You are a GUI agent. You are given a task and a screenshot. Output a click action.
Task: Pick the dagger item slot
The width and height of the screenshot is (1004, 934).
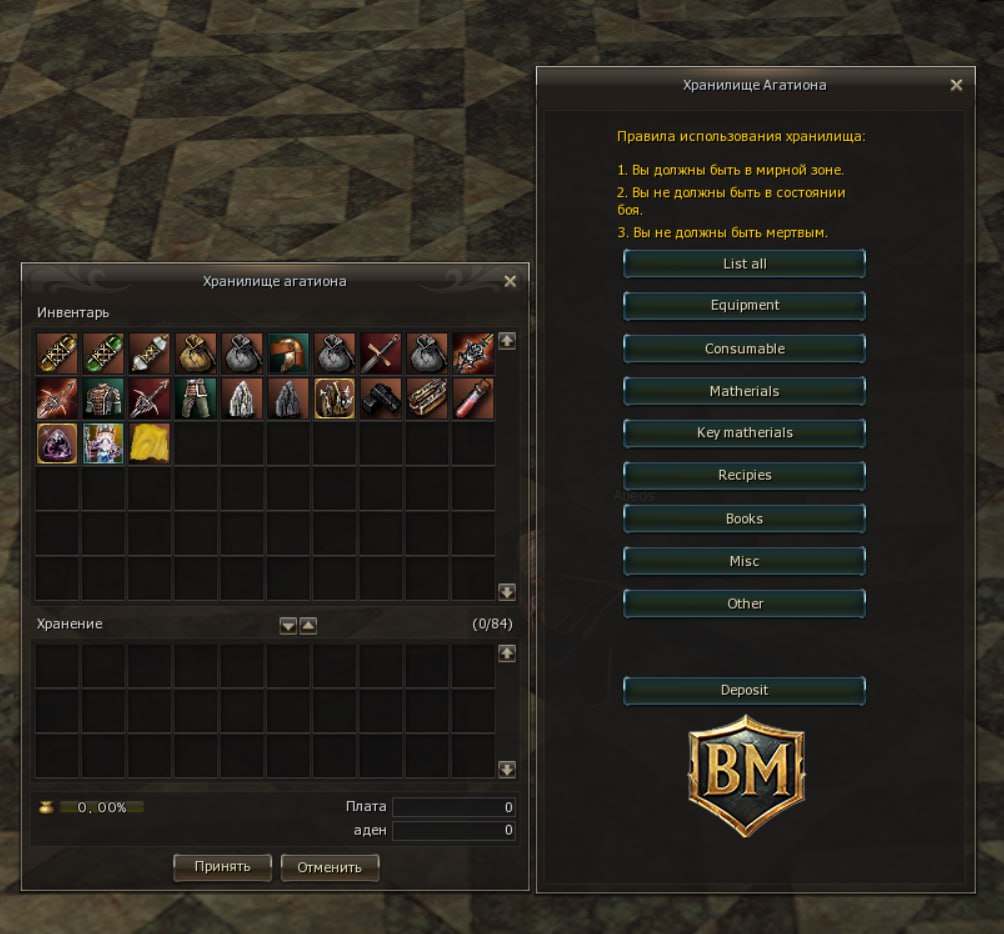[x=380, y=353]
